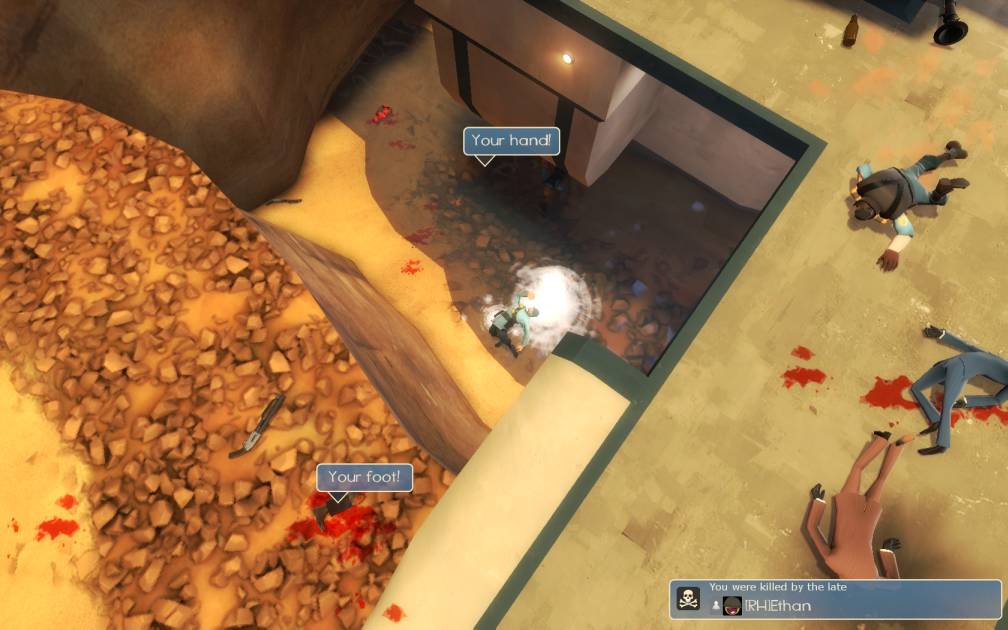The width and height of the screenshot is (1008, 630).
Task: Select the "Your foot!" callout label
Action: [x=364, y=478]
